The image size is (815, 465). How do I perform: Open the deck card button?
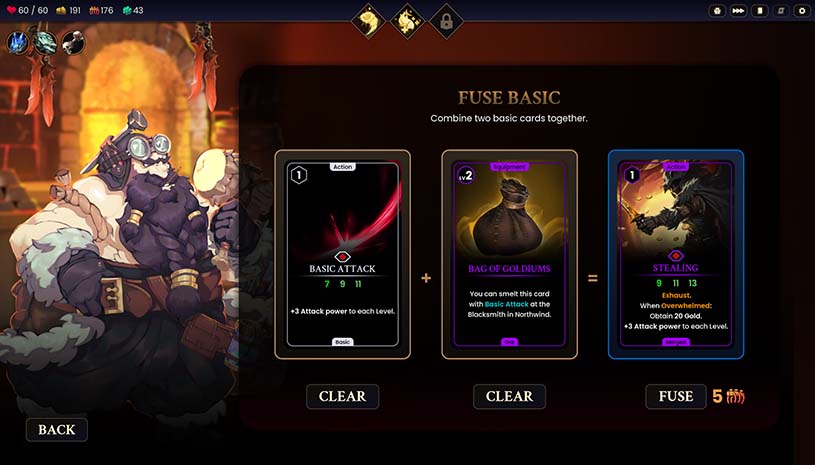761,11
